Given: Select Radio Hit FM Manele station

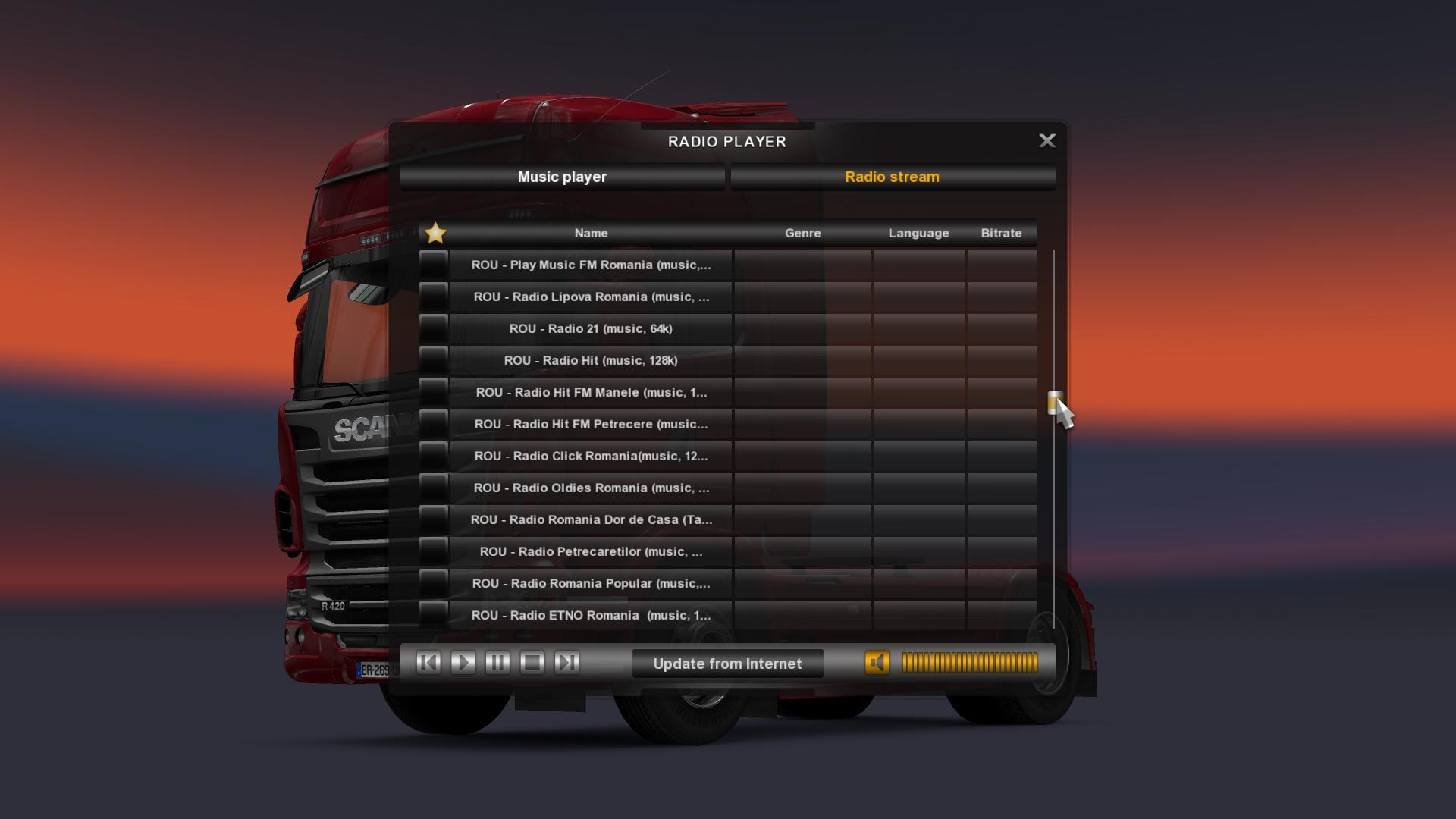Looking at the screenshot, I should 591,393.
